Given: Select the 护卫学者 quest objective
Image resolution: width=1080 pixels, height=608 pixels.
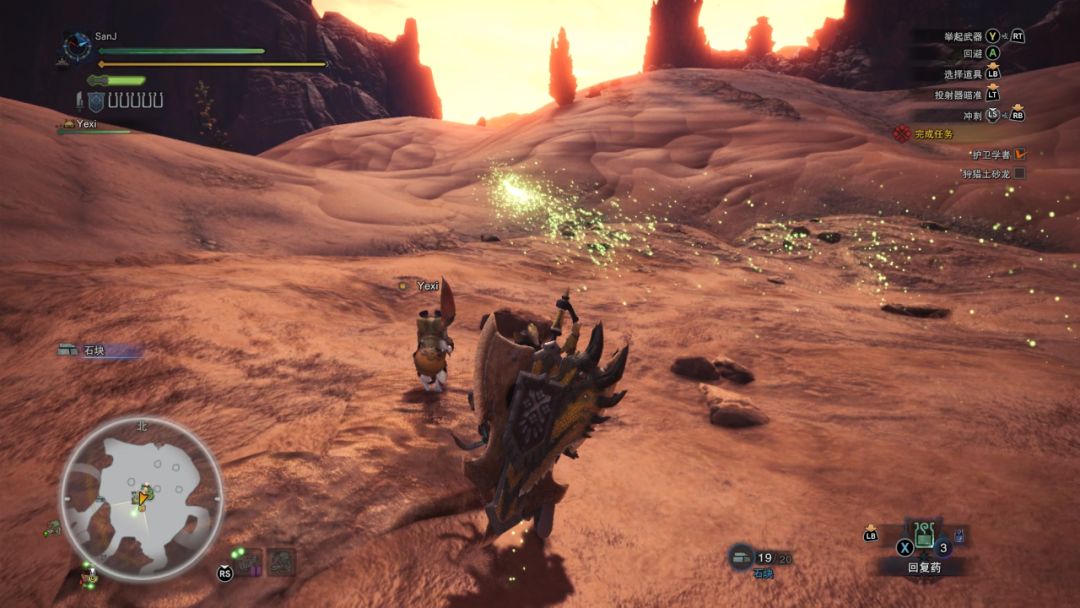Looking at the screenshot, I should [x=990, y=154].
